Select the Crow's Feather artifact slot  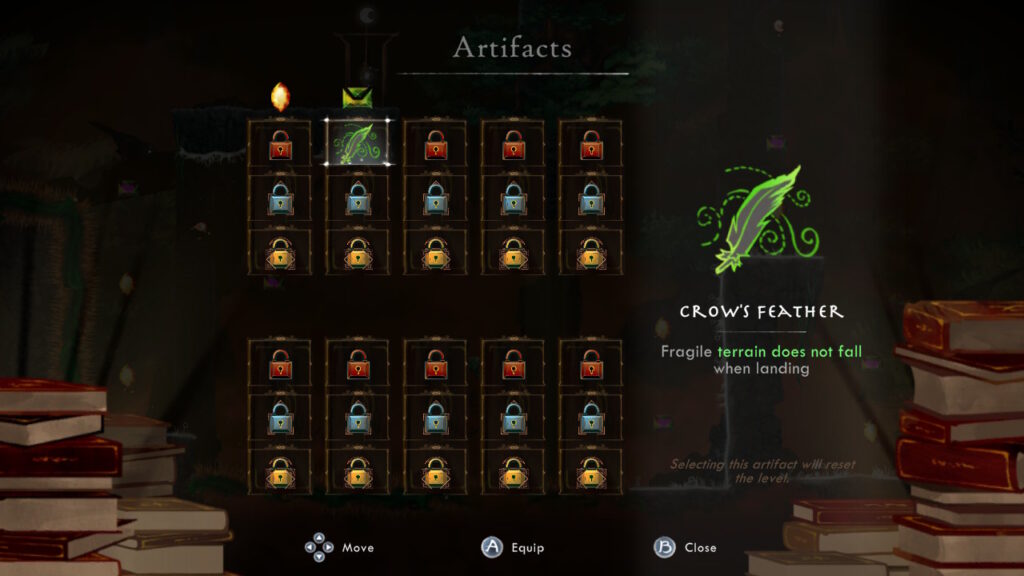(x=358, y=143)
